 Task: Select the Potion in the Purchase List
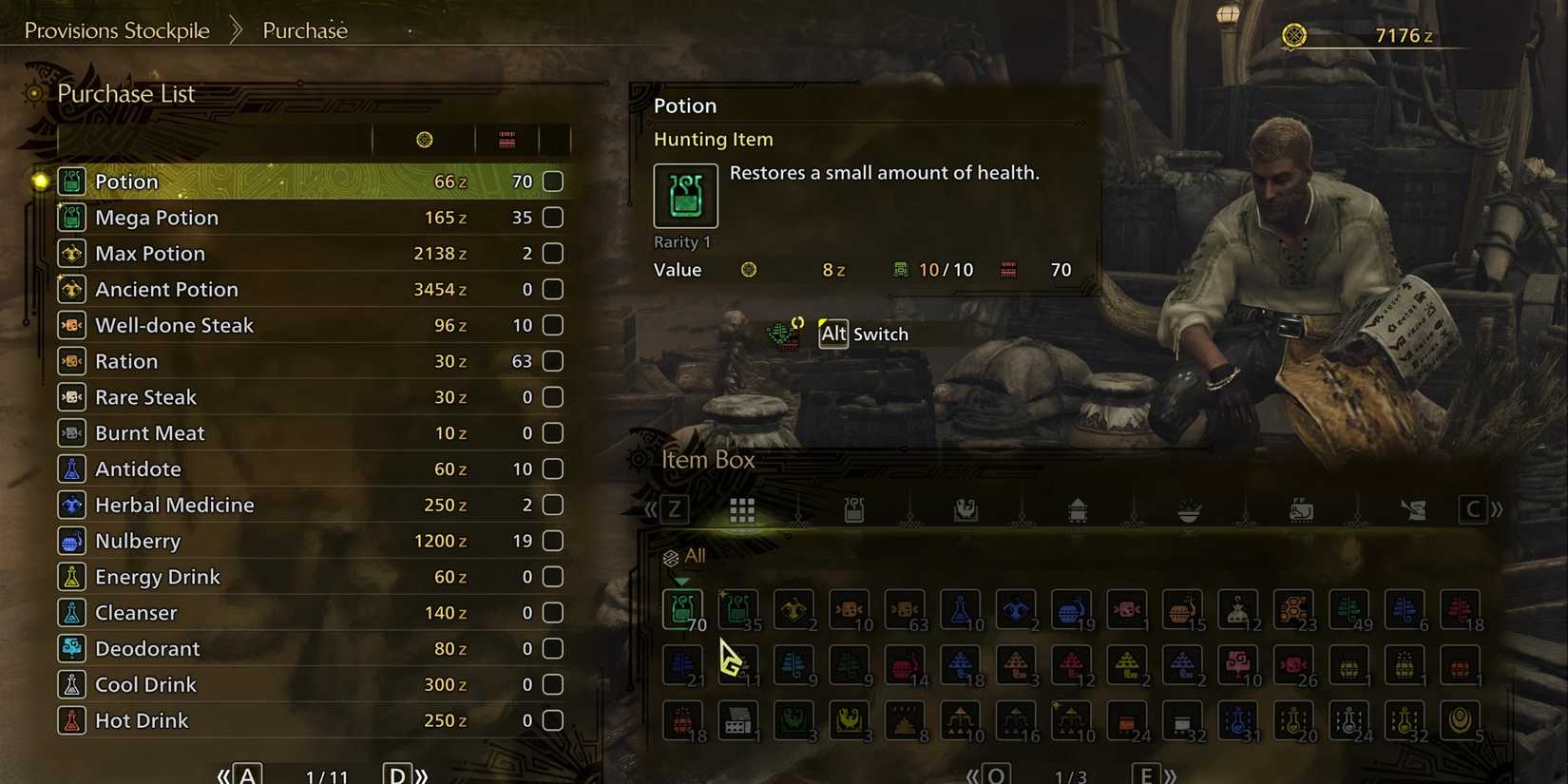click(126, 181)
